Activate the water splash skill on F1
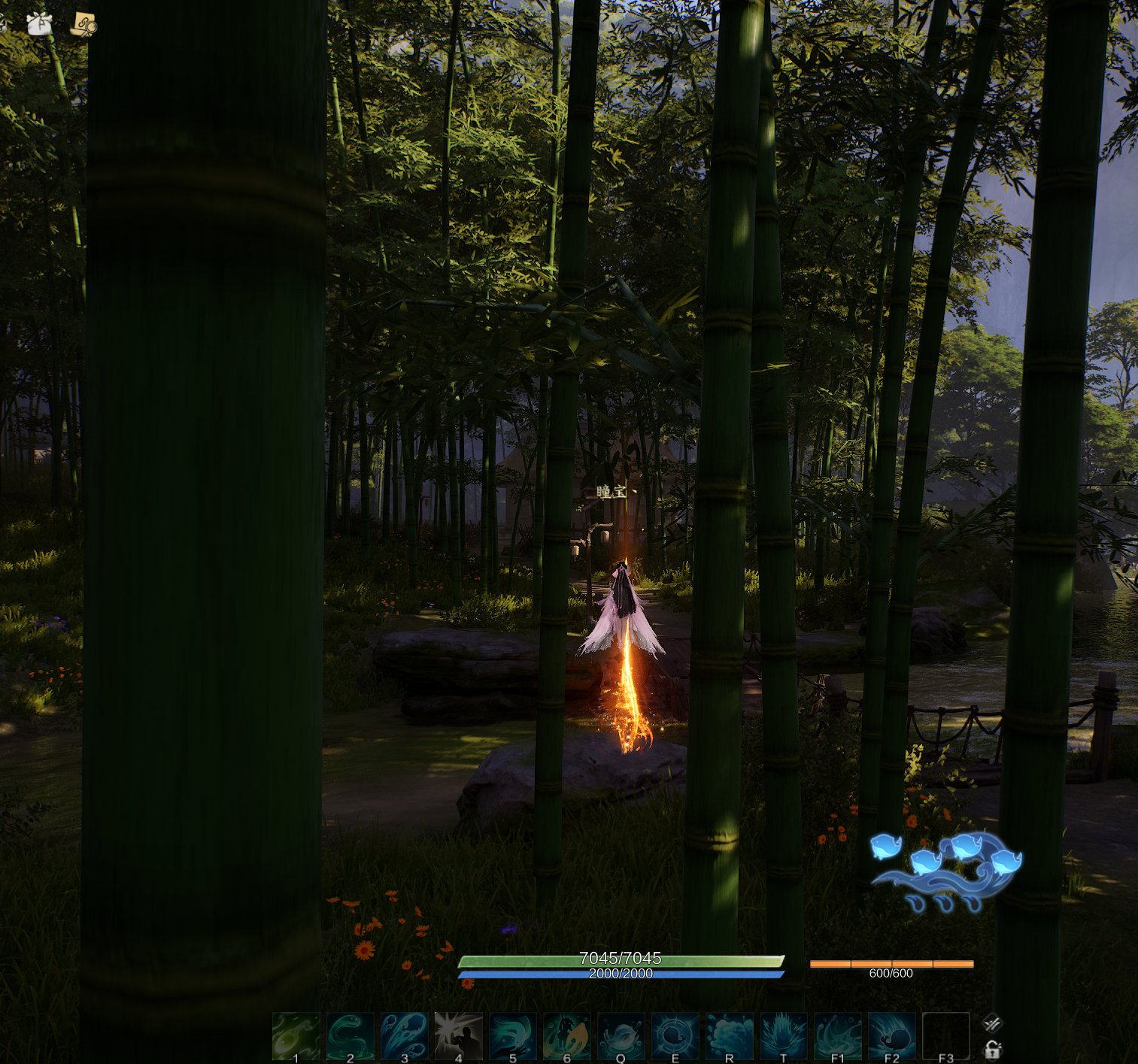This screenshot has width=1138, height=1064. (838, 1036)
